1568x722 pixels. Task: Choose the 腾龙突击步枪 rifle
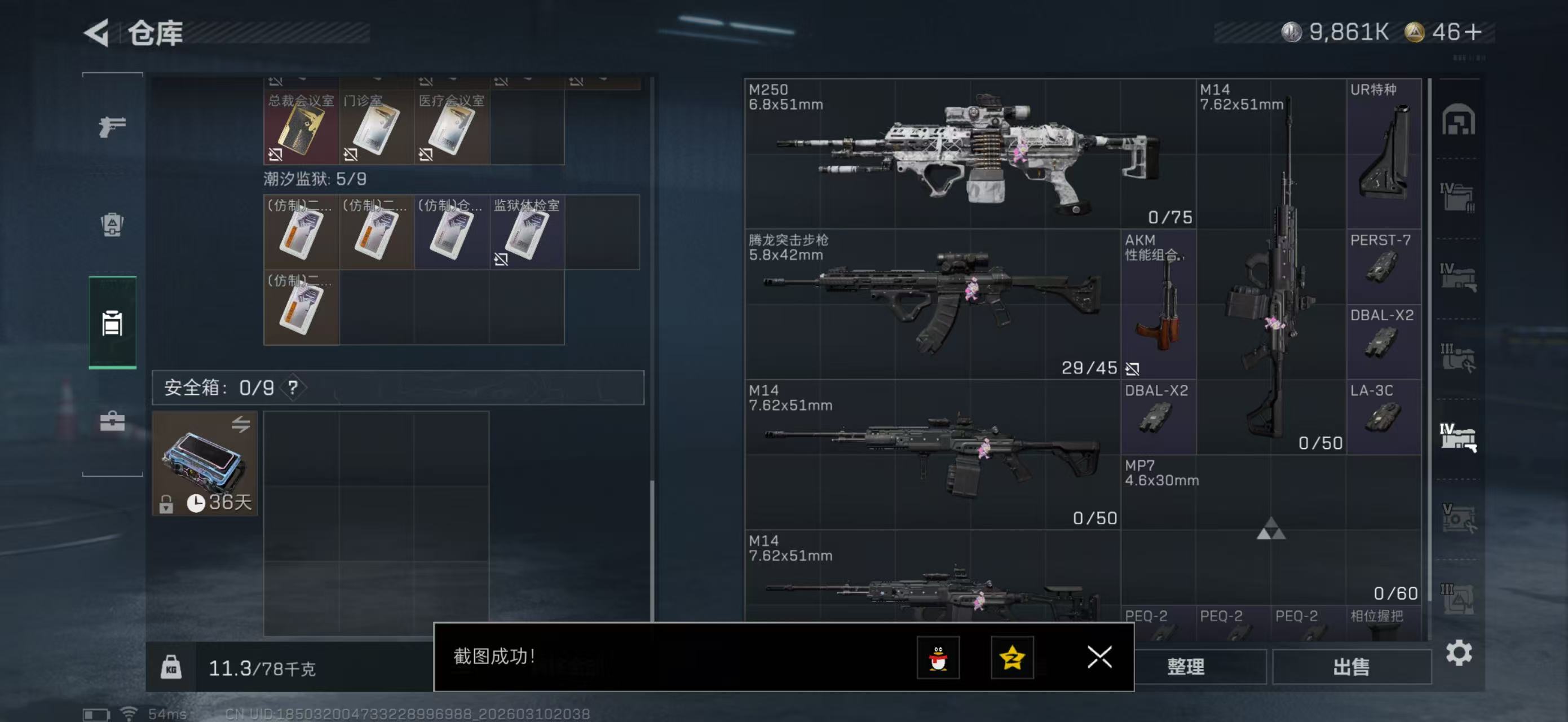click(x=933, y=304)
